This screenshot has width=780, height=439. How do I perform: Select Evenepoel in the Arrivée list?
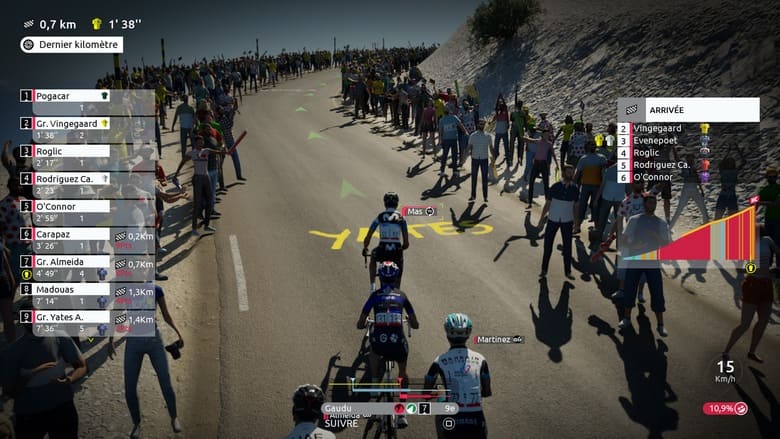(x=656, y=141)
